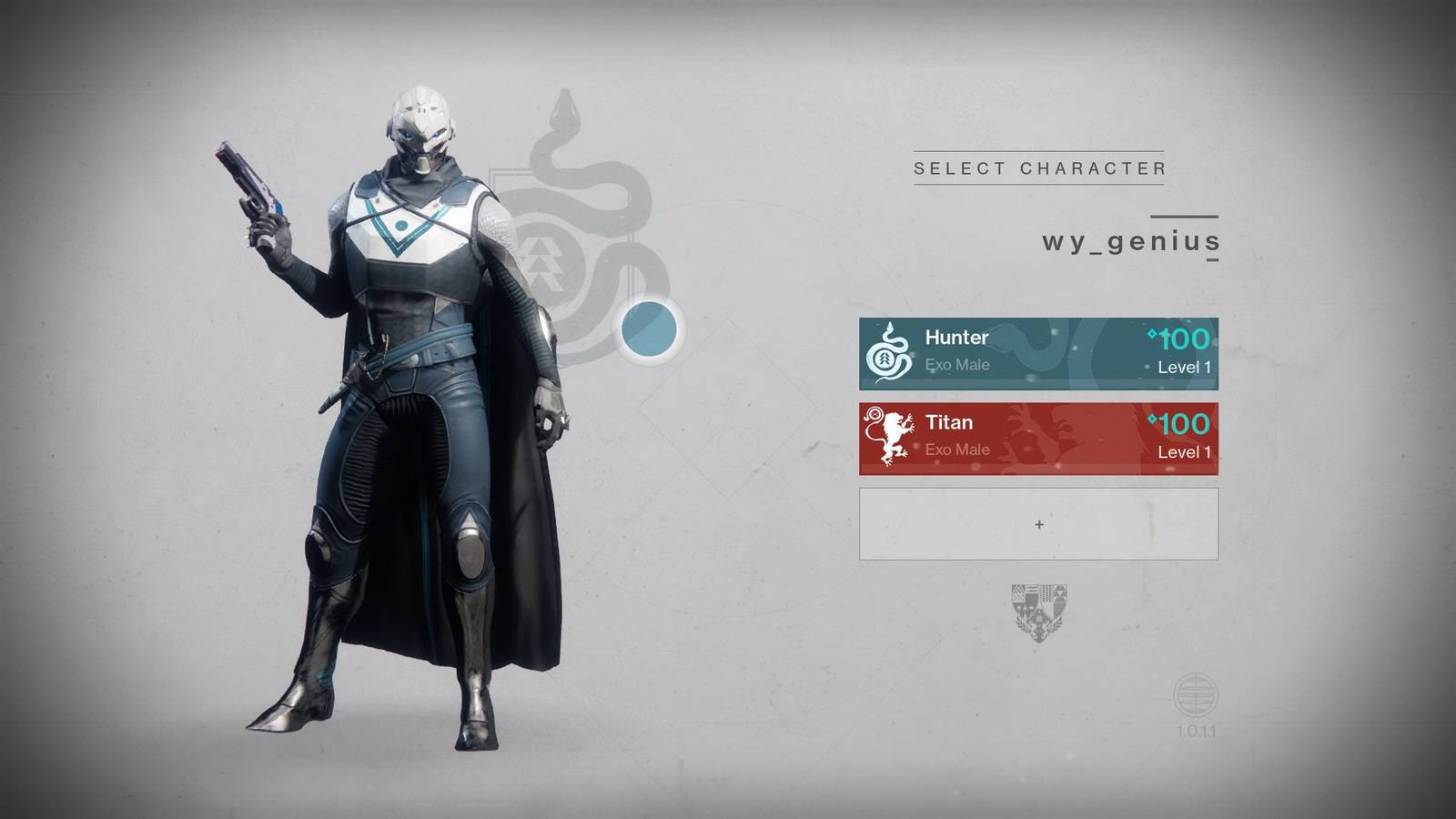Screen dimensions: 1456x819
Task: Select the Hunter Exo Male character
Action: (x=1038, y=354)
